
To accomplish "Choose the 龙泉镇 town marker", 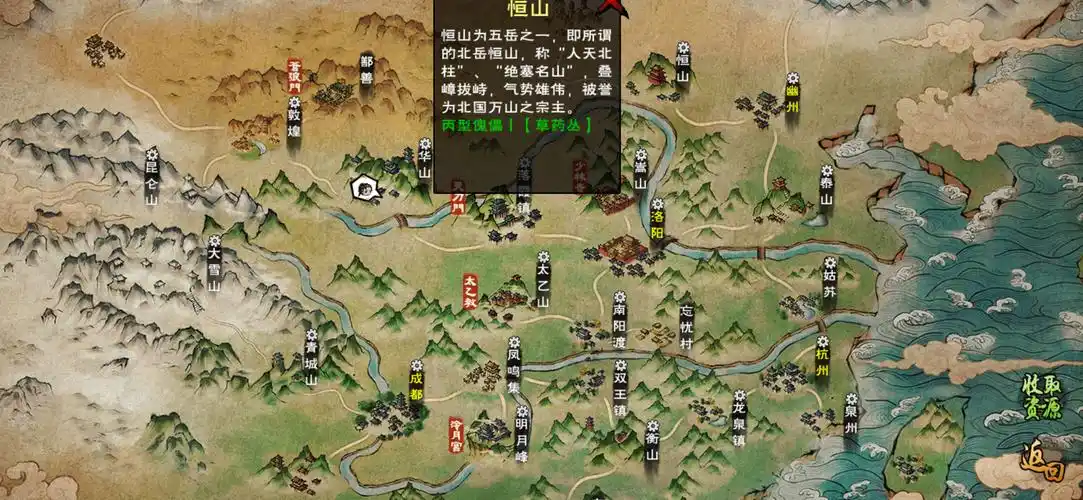I will click(x=739, y=420).
